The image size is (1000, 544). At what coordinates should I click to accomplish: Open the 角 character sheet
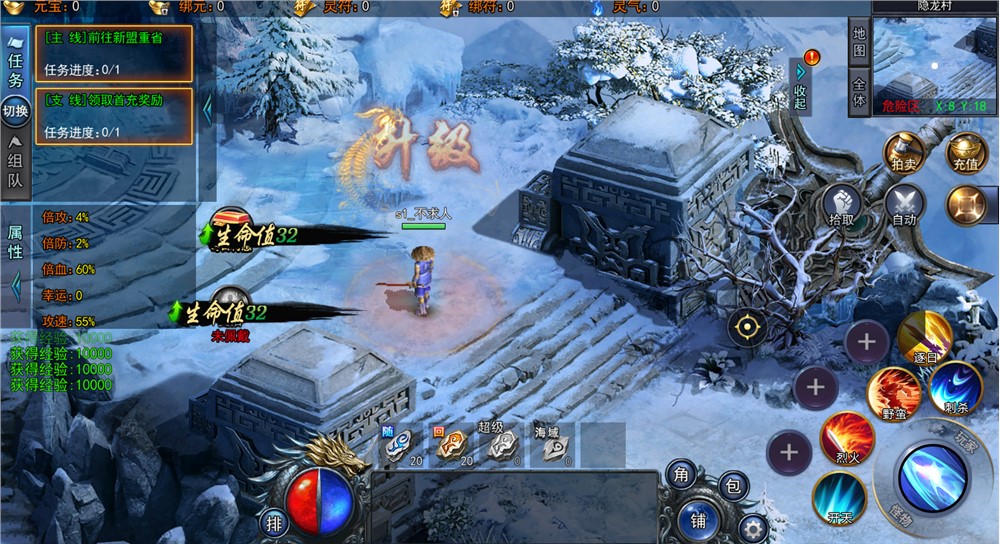[681, 475]
